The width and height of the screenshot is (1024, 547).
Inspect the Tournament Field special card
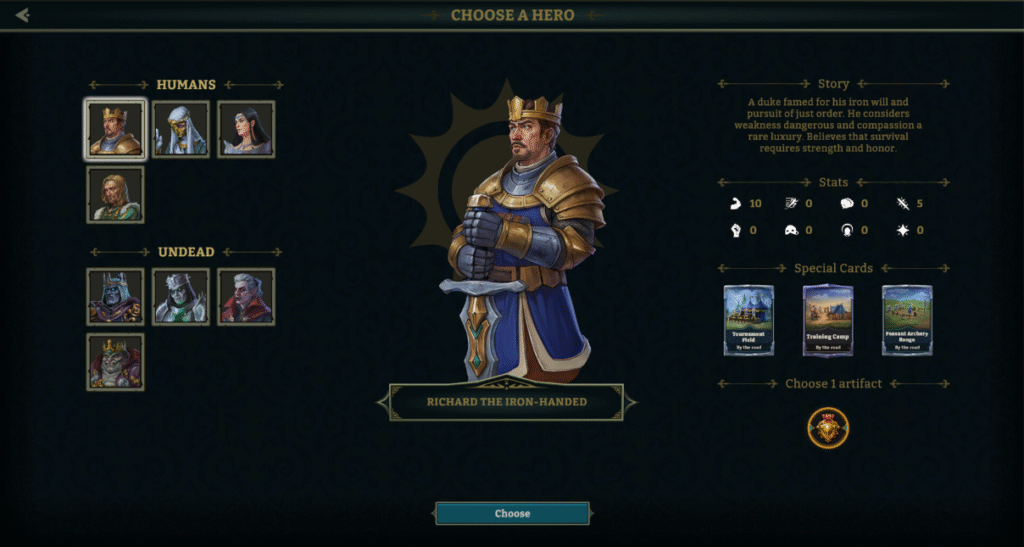[749, 320]
